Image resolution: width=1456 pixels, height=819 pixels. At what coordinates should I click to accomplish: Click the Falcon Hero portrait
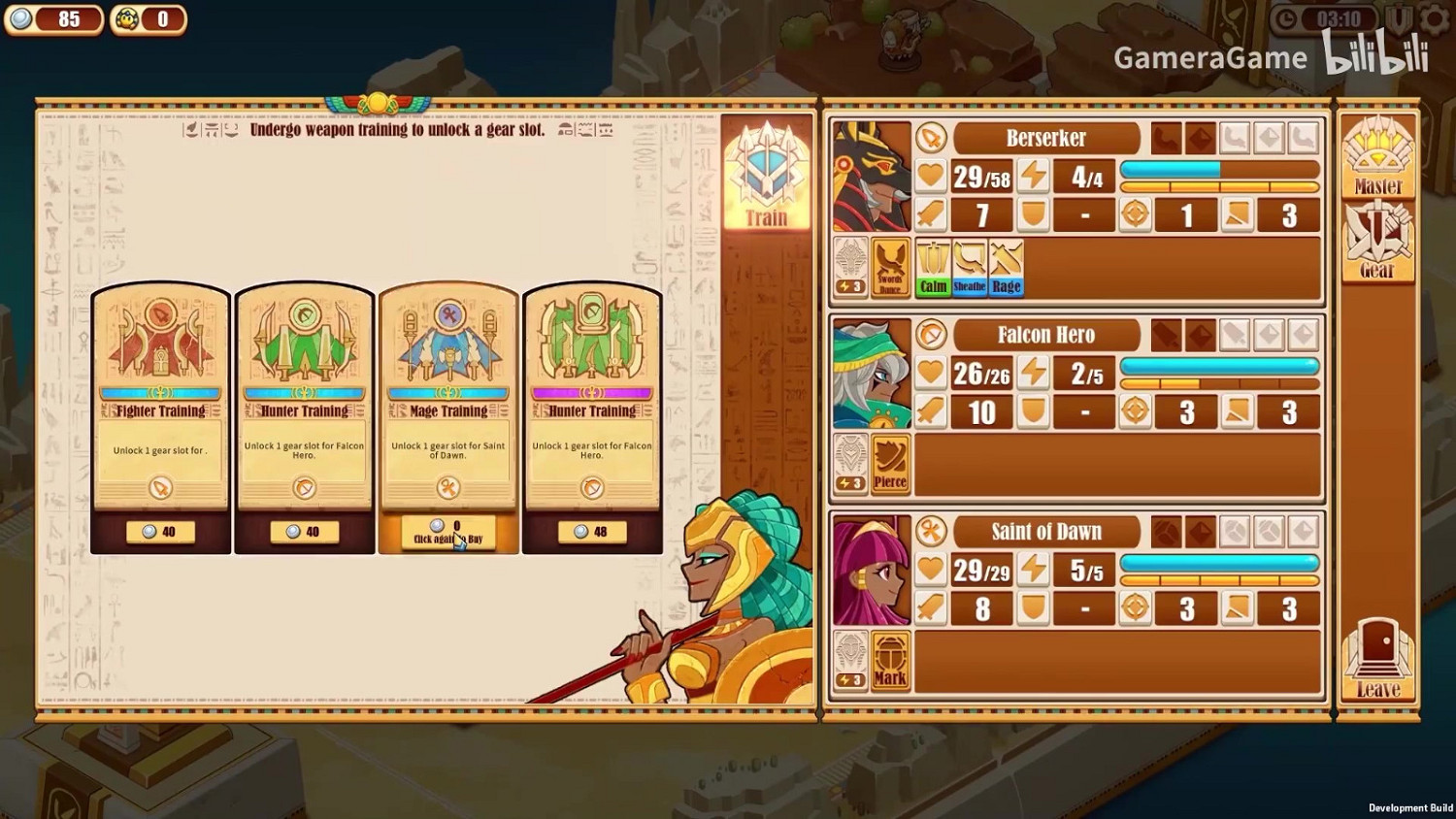870,377
